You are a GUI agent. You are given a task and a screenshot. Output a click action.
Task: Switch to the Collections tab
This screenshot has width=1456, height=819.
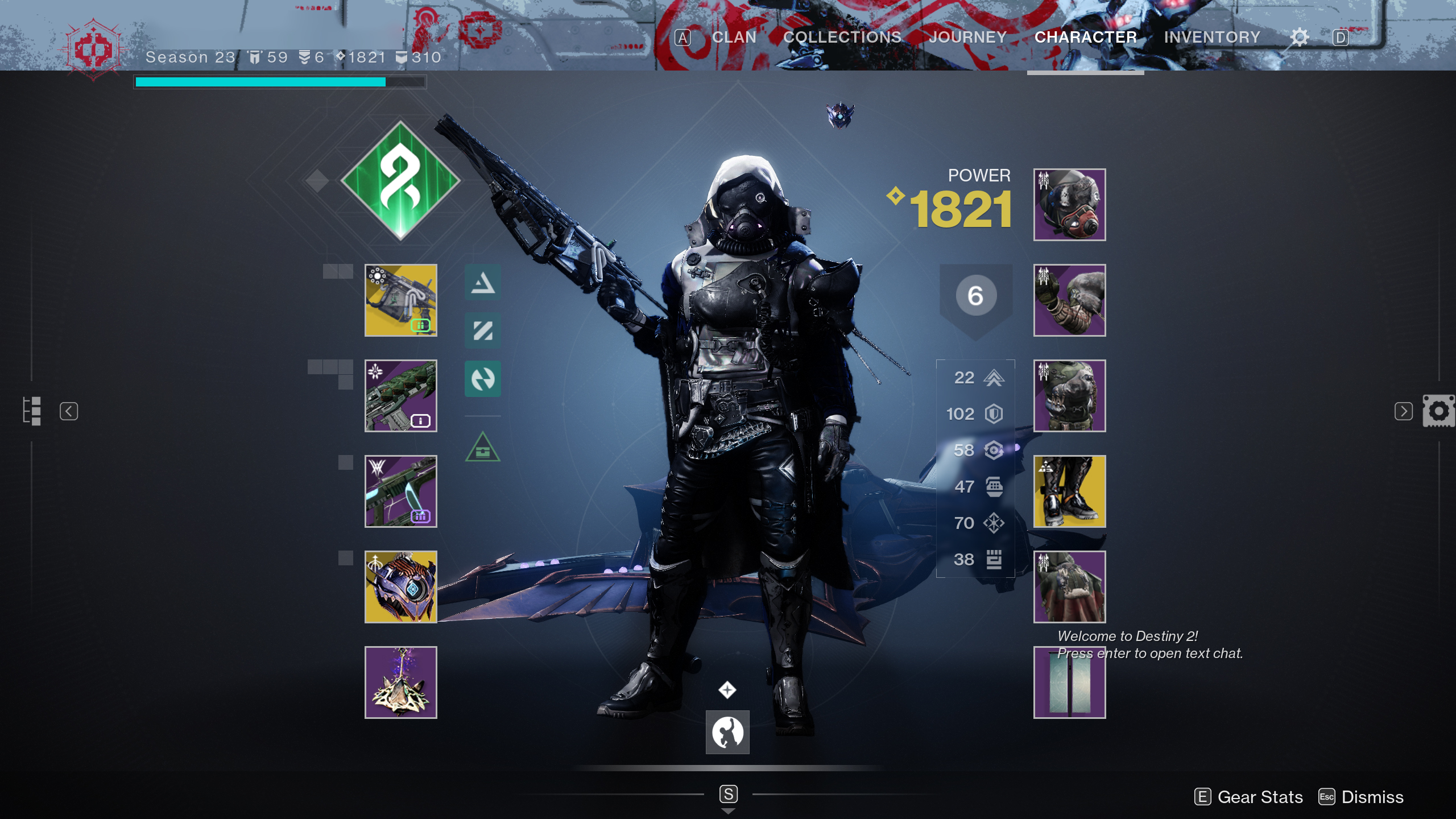pyautogui.click(x=842, y=37)
